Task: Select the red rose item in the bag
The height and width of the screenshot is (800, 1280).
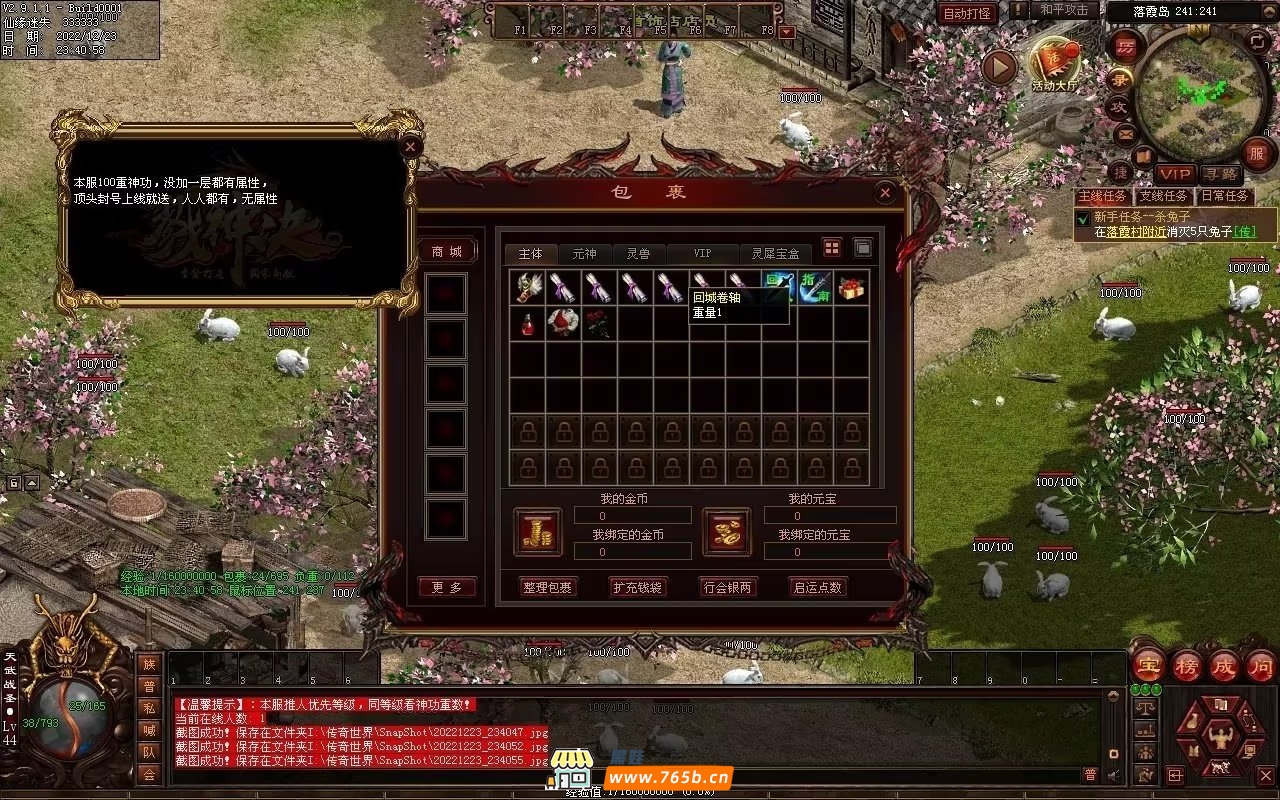Action: [599, 323]
